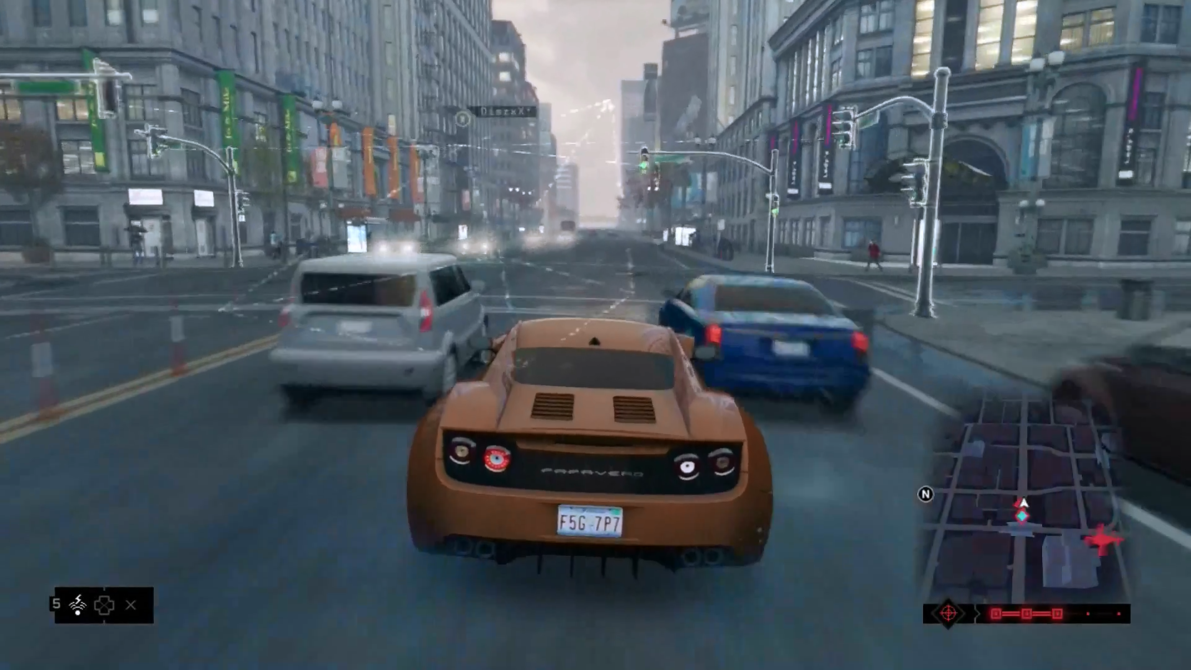Select the red police marker on minimap
The height and width of the screenshot is (670, 1191).
(1102, 541)
